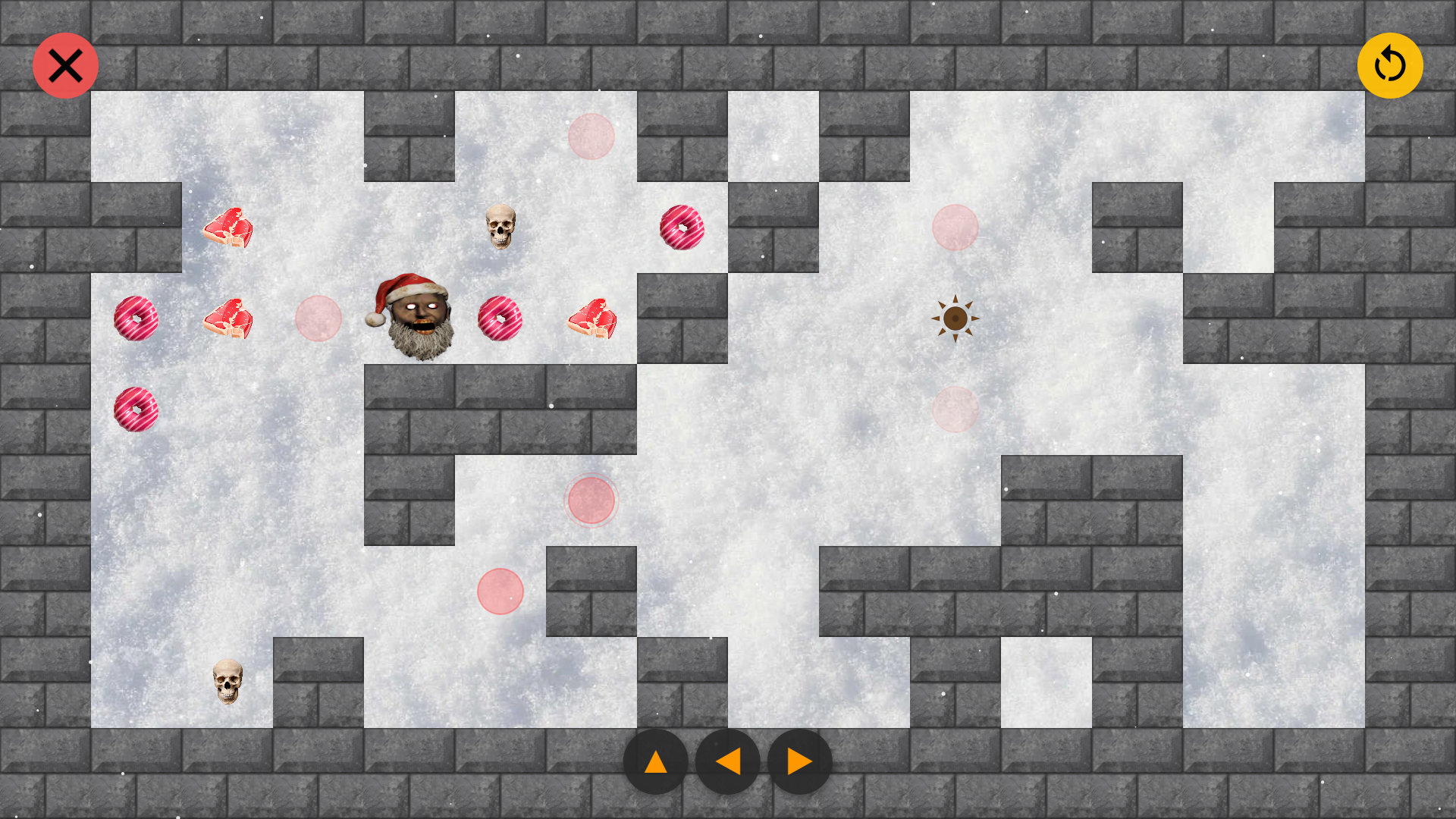This screenshot has height=819, width=1456.
Task: Exit the level via the red X
Action: 65,65
